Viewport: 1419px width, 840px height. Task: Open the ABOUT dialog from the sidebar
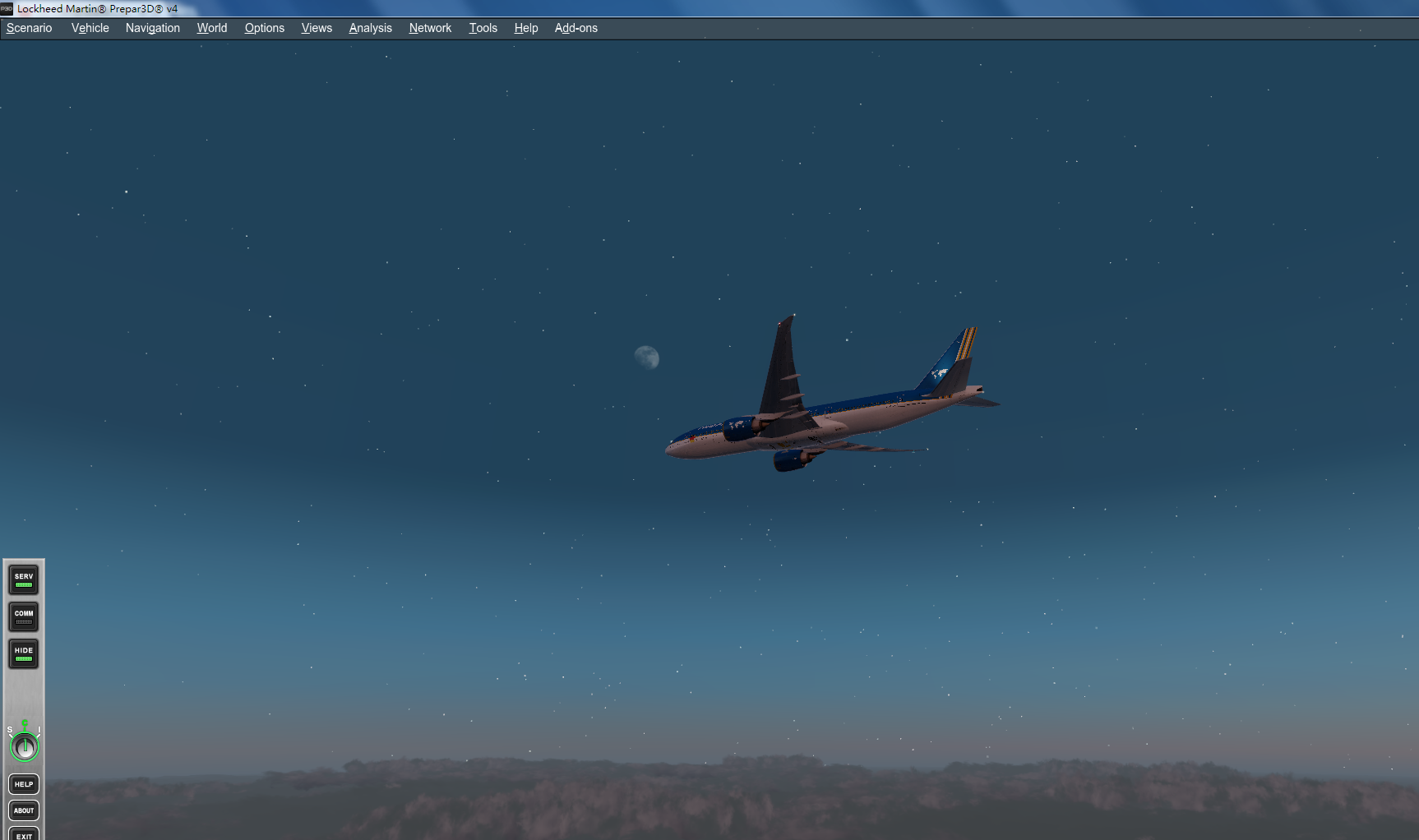[23, 810]
